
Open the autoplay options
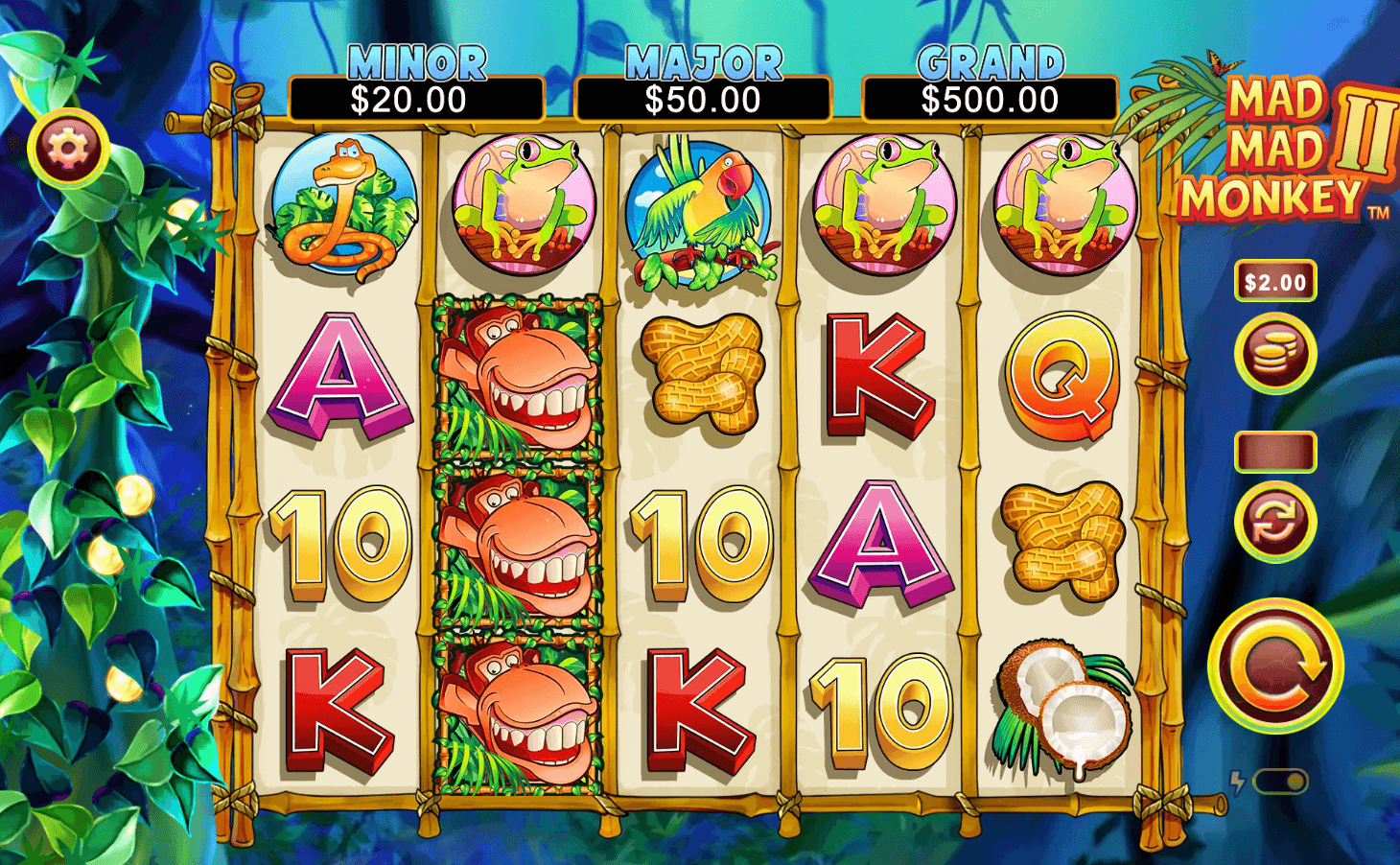point(1274,522)
